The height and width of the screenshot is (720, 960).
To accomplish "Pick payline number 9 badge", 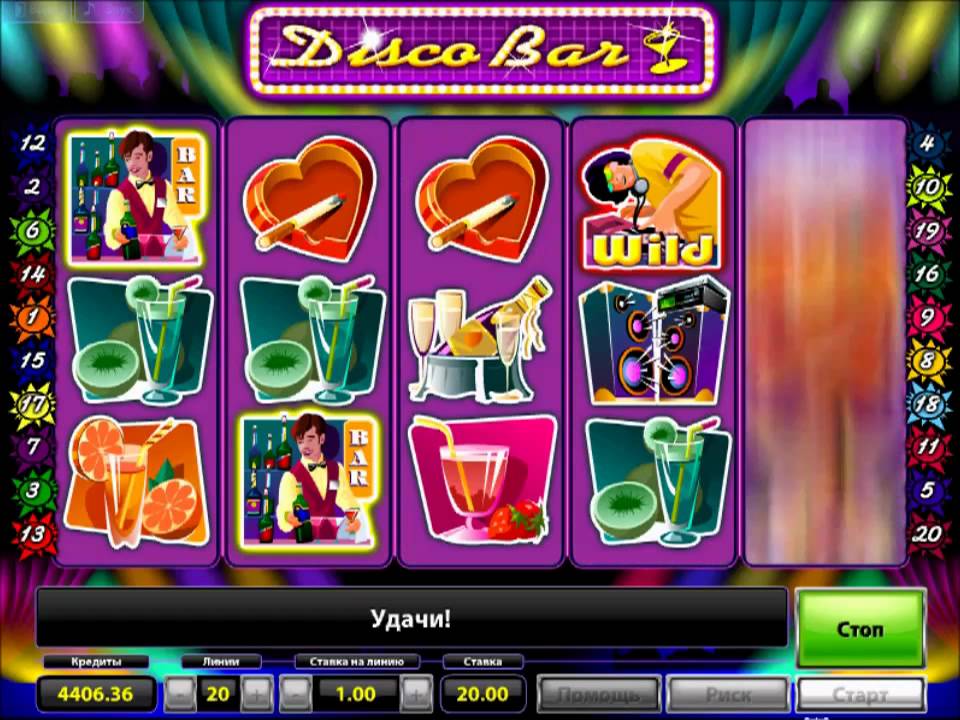I will pyautogui.click(x=927, y=318).
